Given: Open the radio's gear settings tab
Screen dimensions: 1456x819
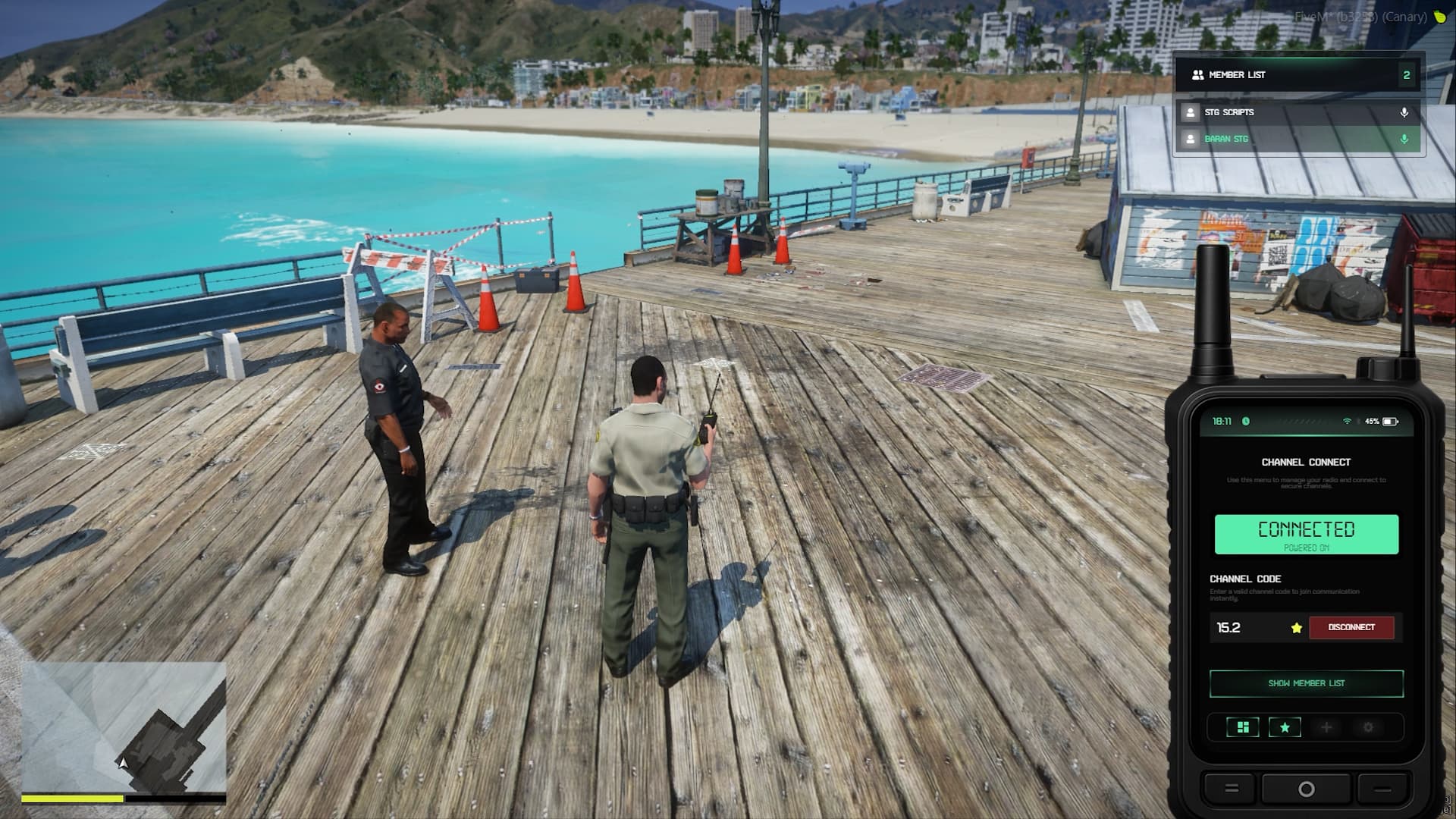Looking at the screenshot, I should pyautogui.click(x=1368, y=727).
